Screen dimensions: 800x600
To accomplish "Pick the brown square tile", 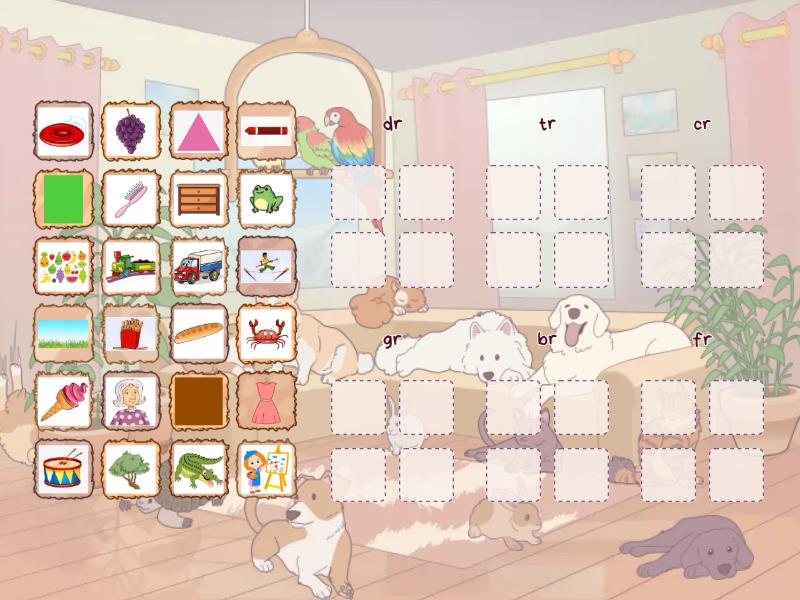I will click(199, 401).
